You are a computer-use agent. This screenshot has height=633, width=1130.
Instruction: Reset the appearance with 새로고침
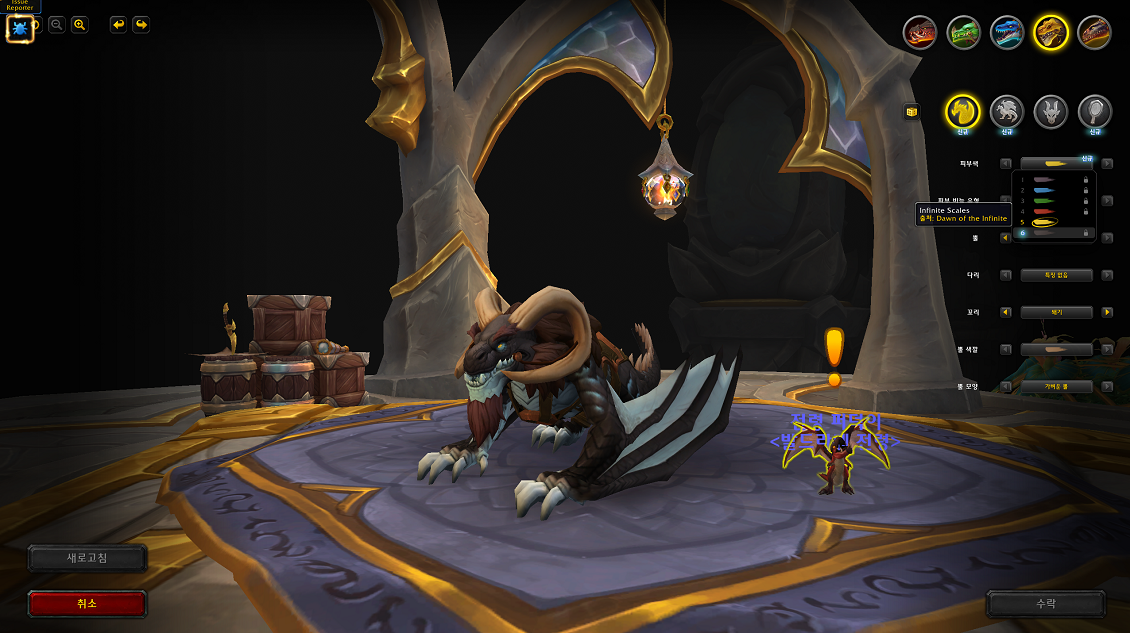tap(87, 558)
